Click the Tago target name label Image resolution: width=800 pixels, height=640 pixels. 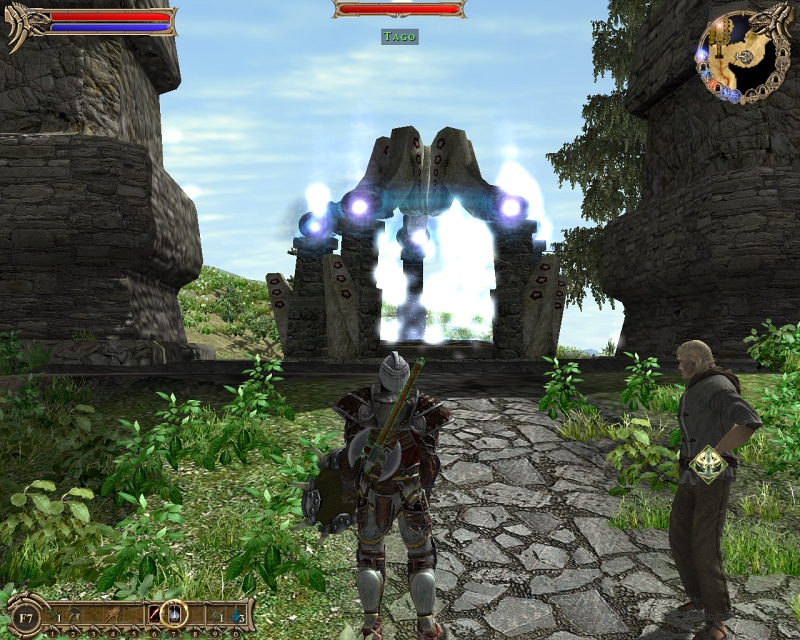coord(399,36)
